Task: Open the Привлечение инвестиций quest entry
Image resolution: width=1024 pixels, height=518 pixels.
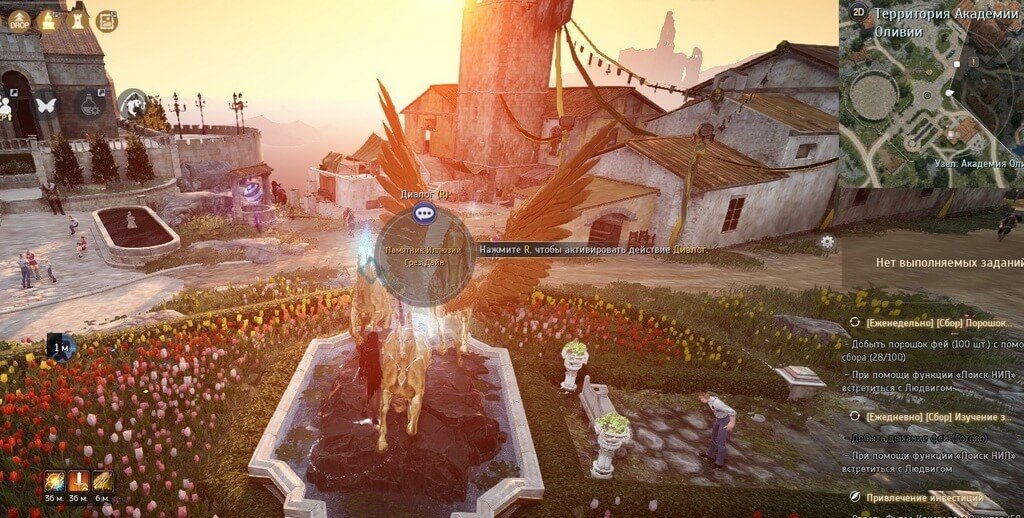Action: coord(925,497)
